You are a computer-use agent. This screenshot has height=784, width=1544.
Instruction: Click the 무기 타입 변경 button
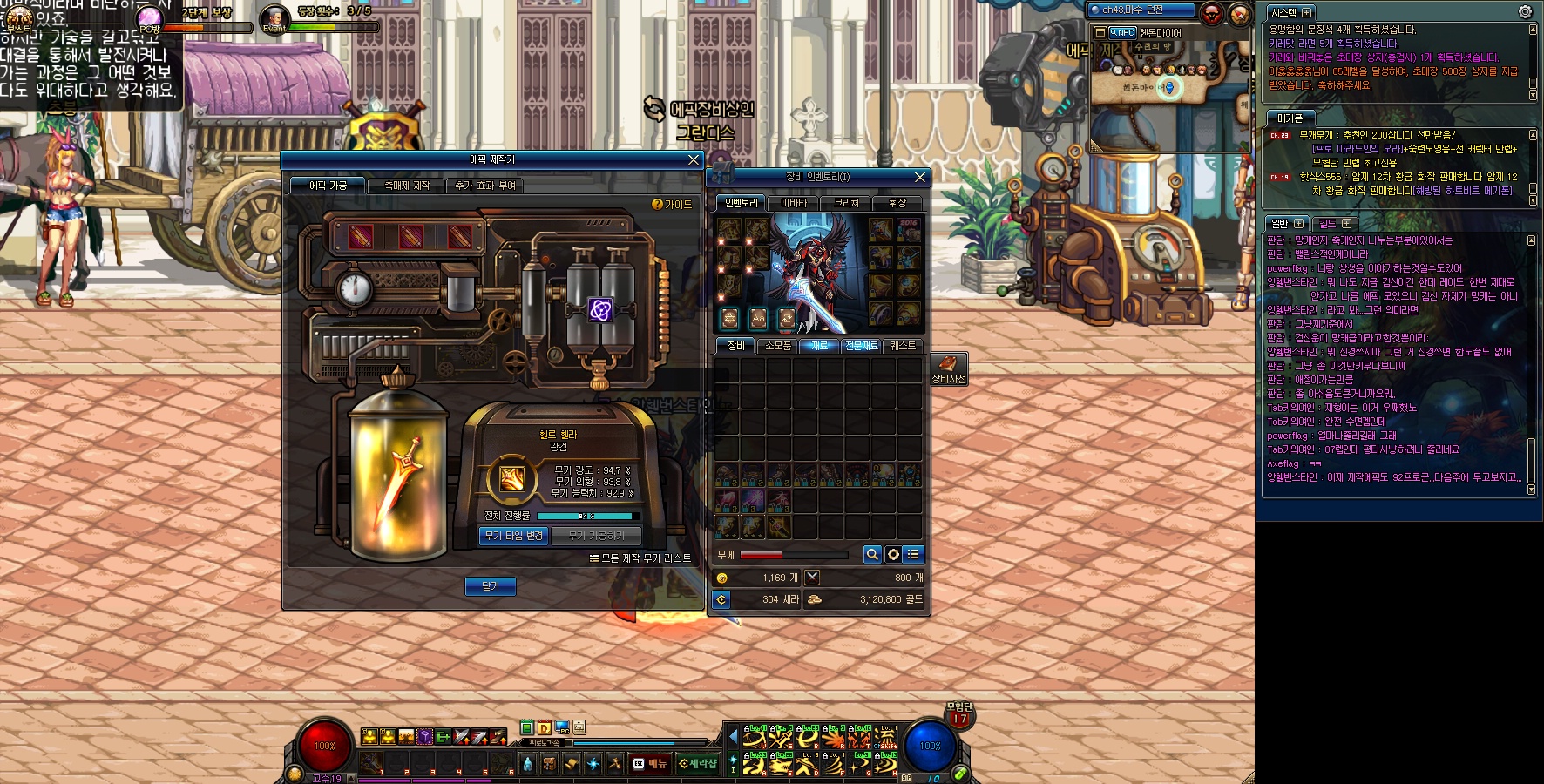point(513,536)
